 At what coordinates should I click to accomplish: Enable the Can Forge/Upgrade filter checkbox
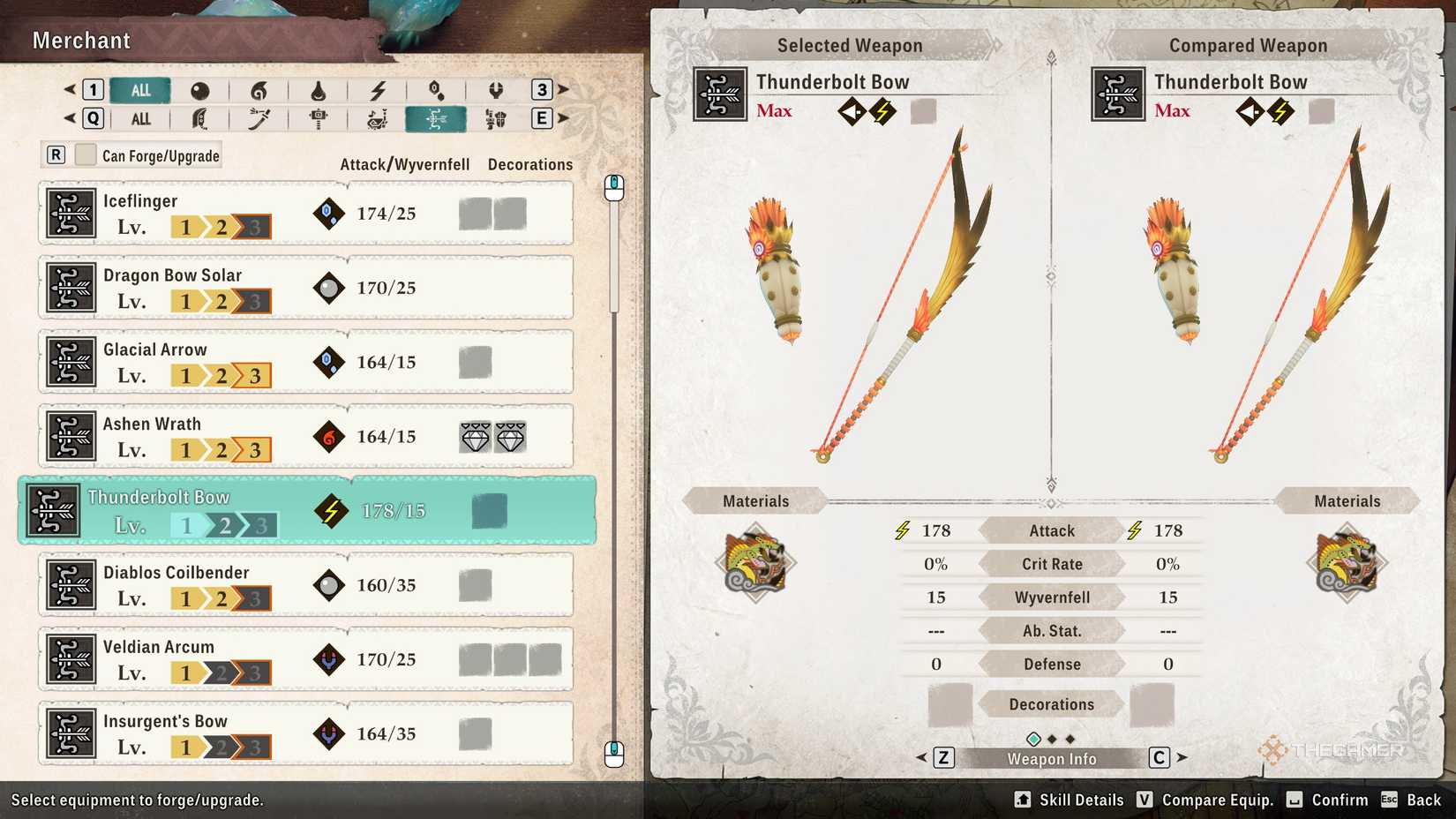(85, 154)
